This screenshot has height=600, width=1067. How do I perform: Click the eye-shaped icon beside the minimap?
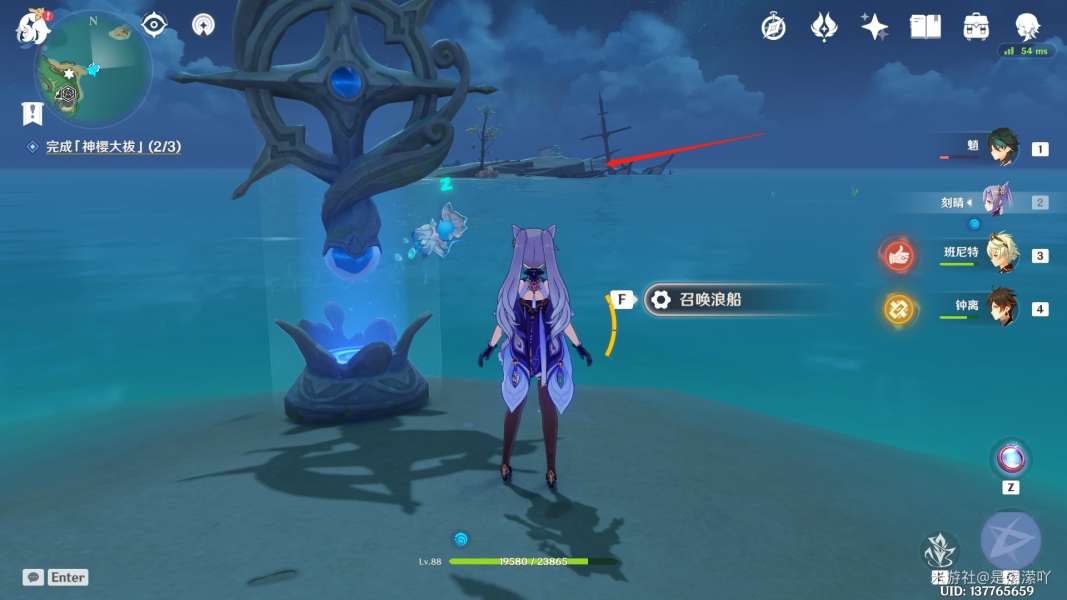tap(154, 24)
